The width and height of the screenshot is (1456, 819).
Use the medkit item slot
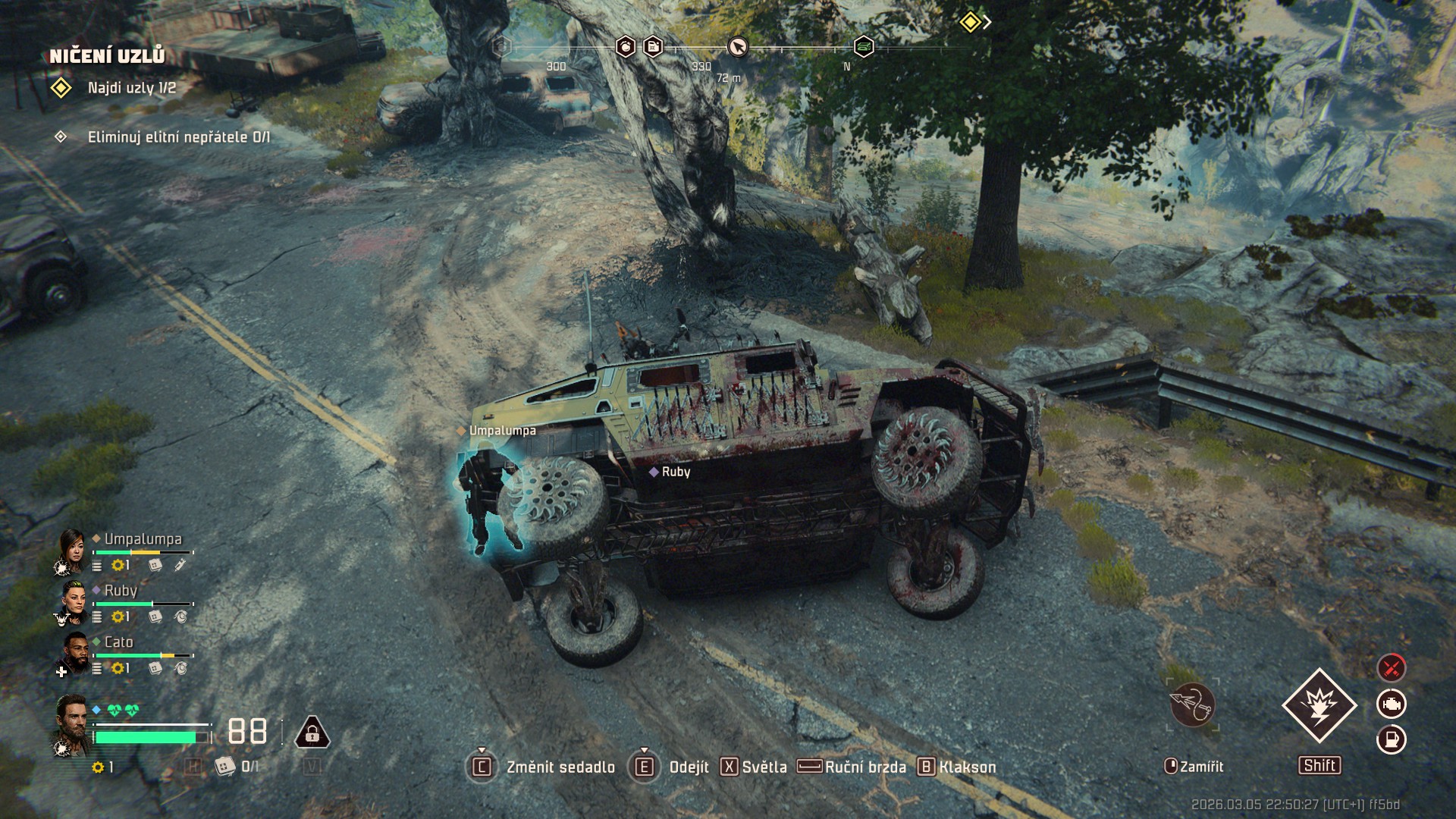(x=224, y=767)
